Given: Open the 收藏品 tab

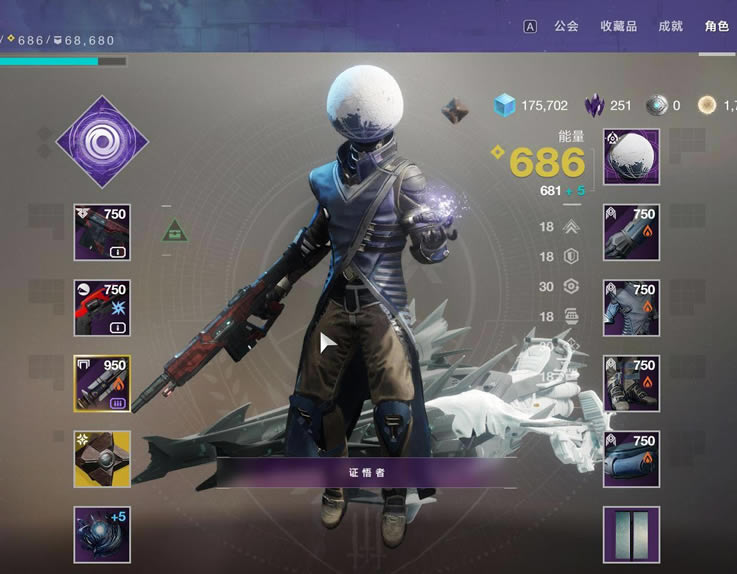Looking at the screenshot, I should tap(618, 26).
